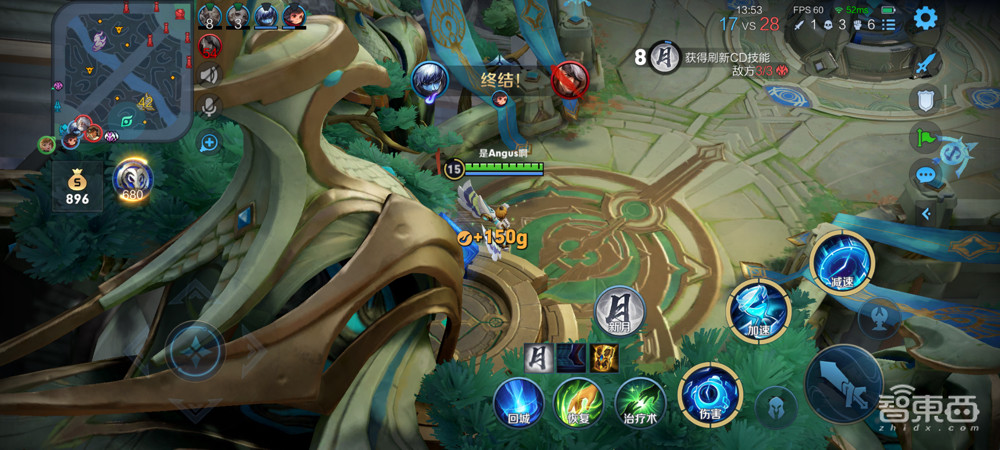Use the 加速 speed-up skill
The width and height of the screenshot is (1000, 450).
click(757, 307)
